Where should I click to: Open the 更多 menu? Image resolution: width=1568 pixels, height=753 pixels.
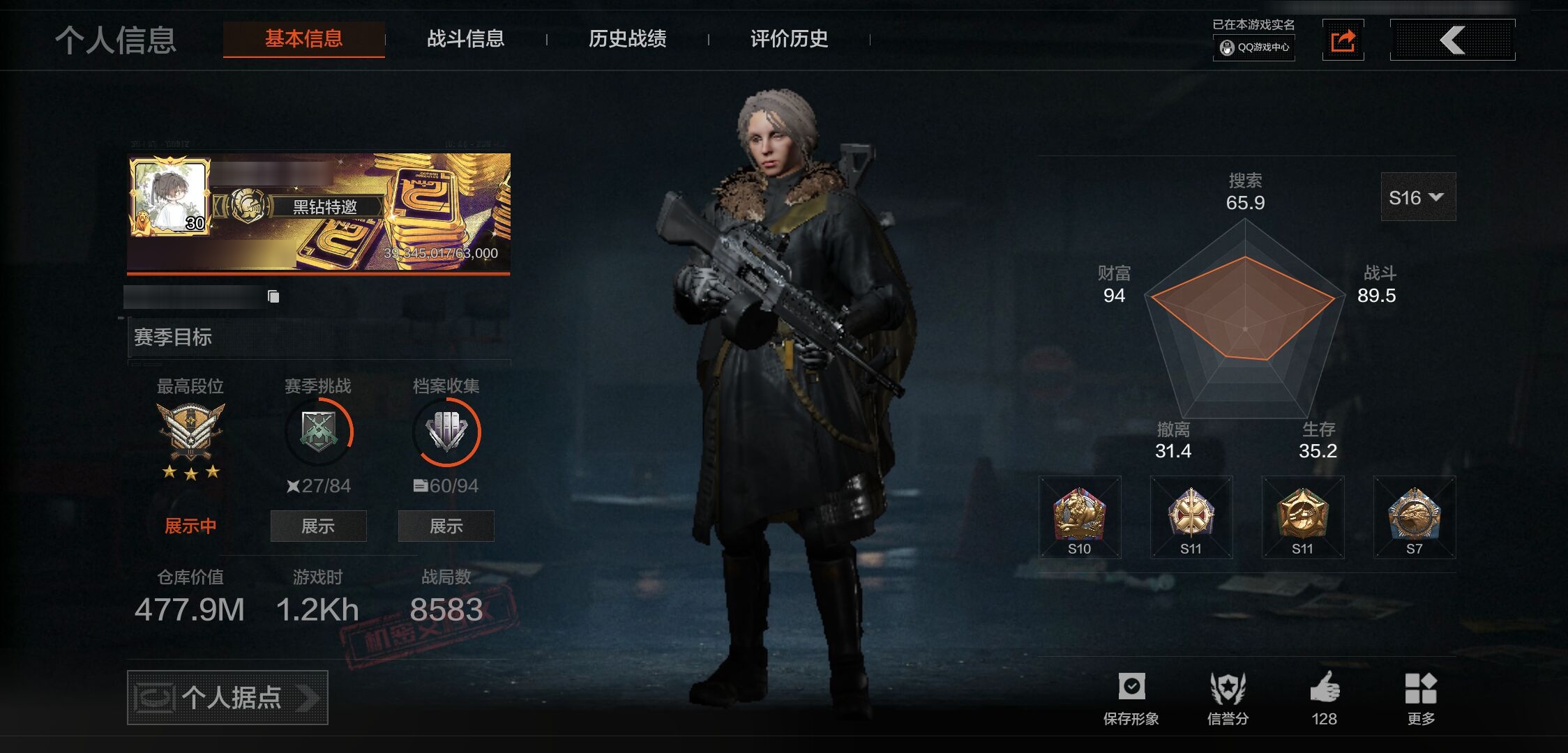pos(1420,697)
